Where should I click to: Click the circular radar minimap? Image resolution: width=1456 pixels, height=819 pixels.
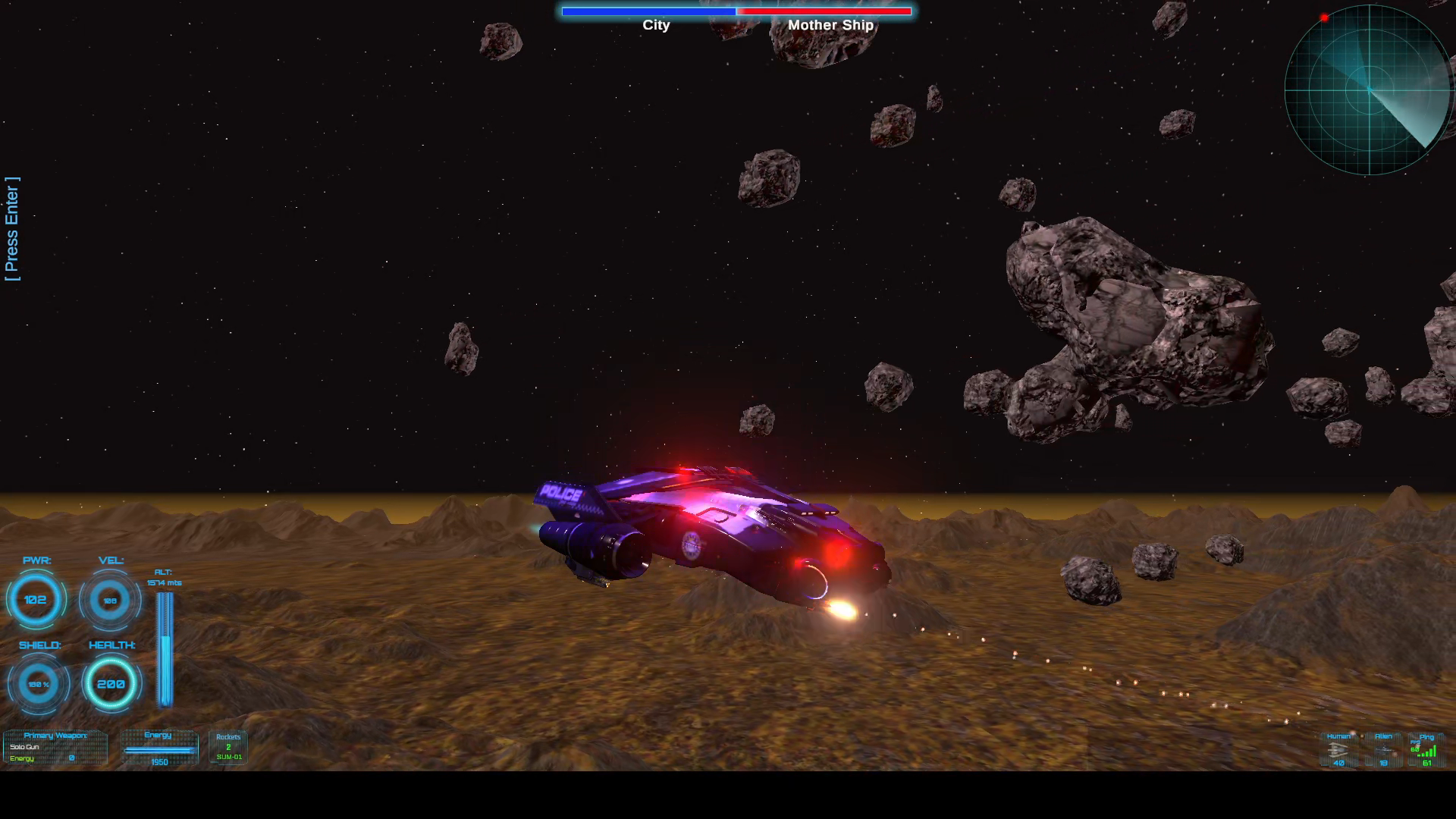[1368, 90]
